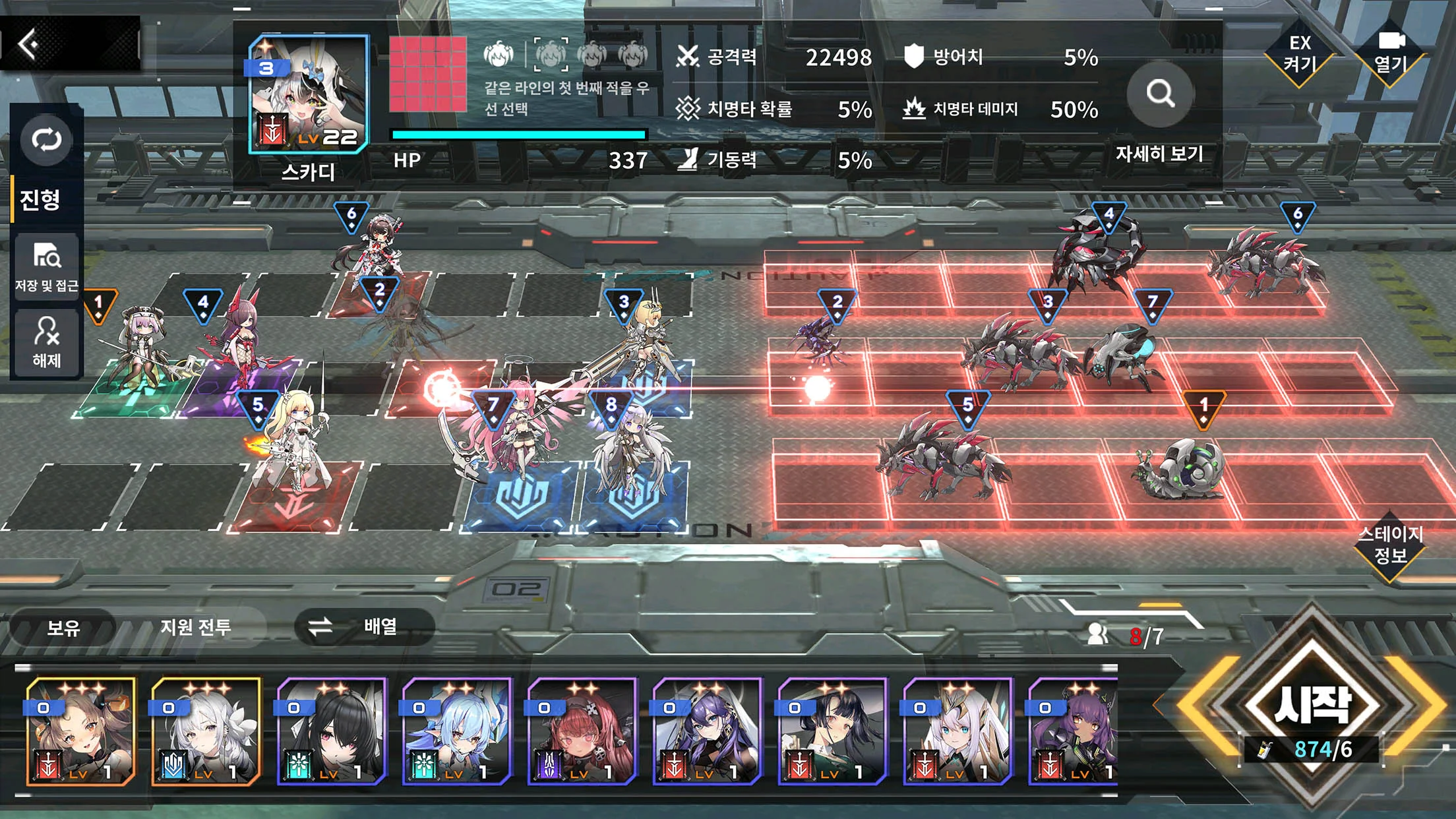Select the blue-haired two-star character card

(x=456, y=731)
